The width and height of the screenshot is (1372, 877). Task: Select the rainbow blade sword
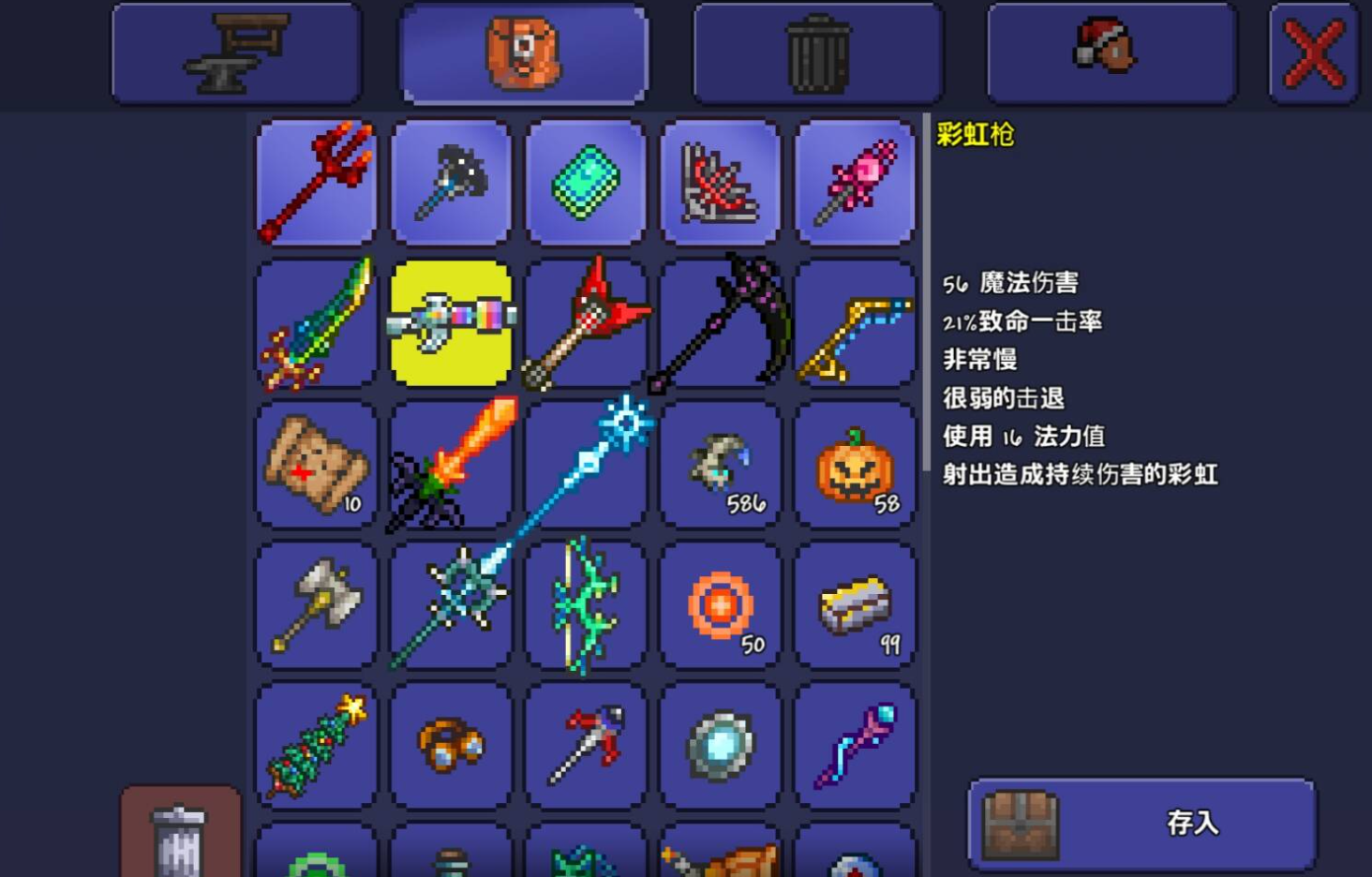tap(316, 323)
